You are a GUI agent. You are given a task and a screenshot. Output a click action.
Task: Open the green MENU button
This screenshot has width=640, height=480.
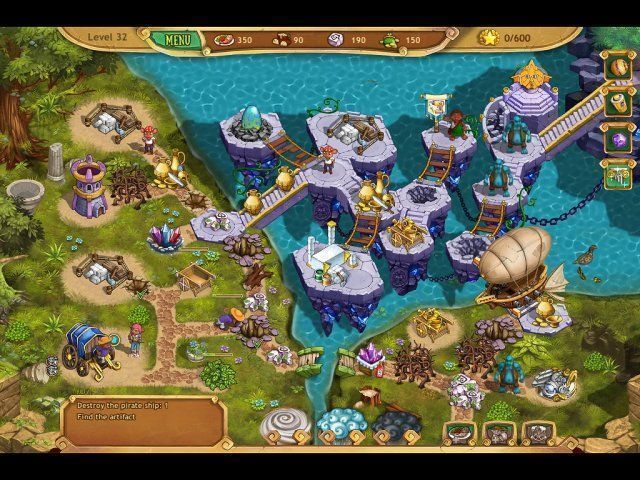[177, 41]
